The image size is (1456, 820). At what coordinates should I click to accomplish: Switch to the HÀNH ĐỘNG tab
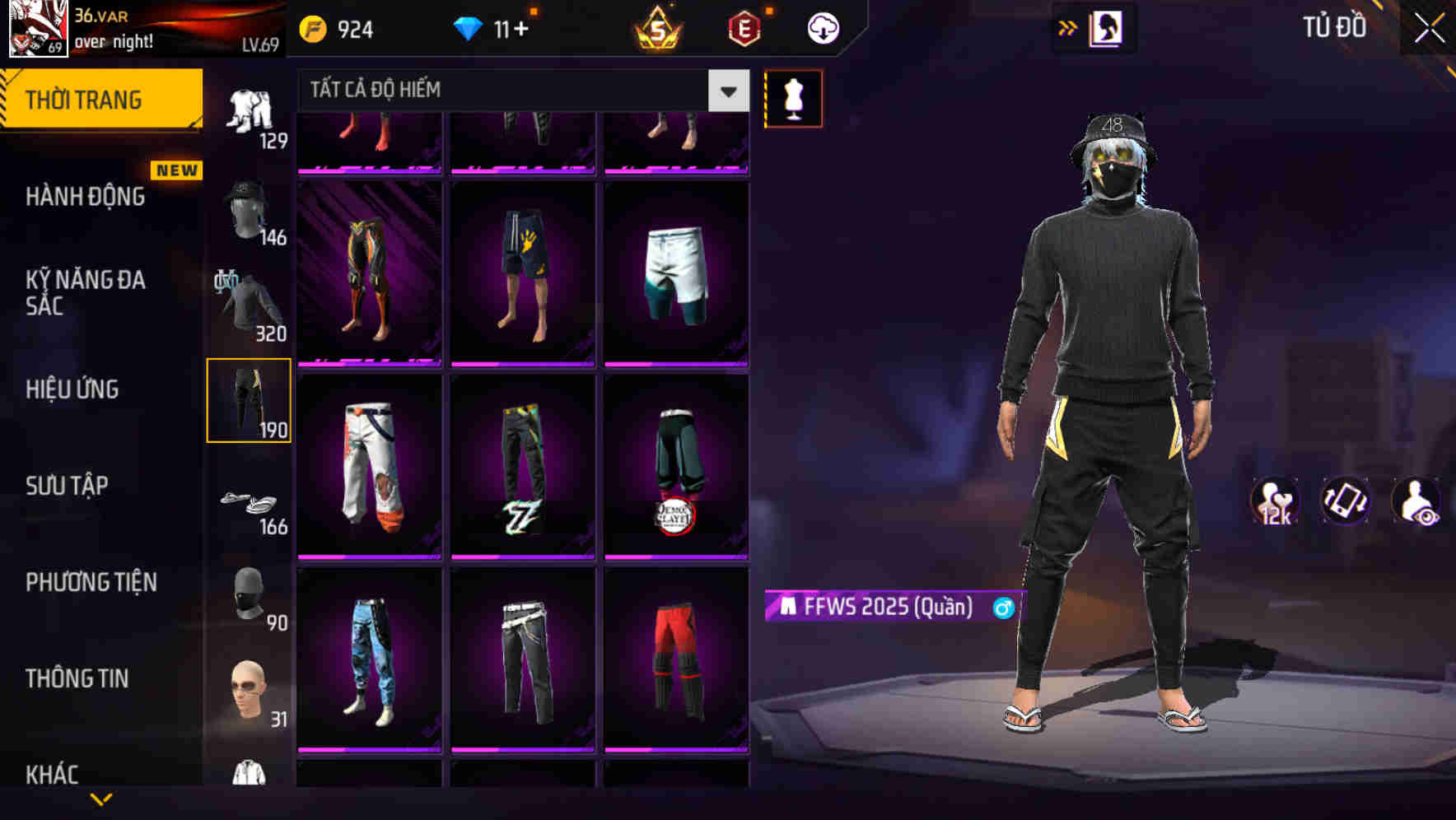click(86, 197)
